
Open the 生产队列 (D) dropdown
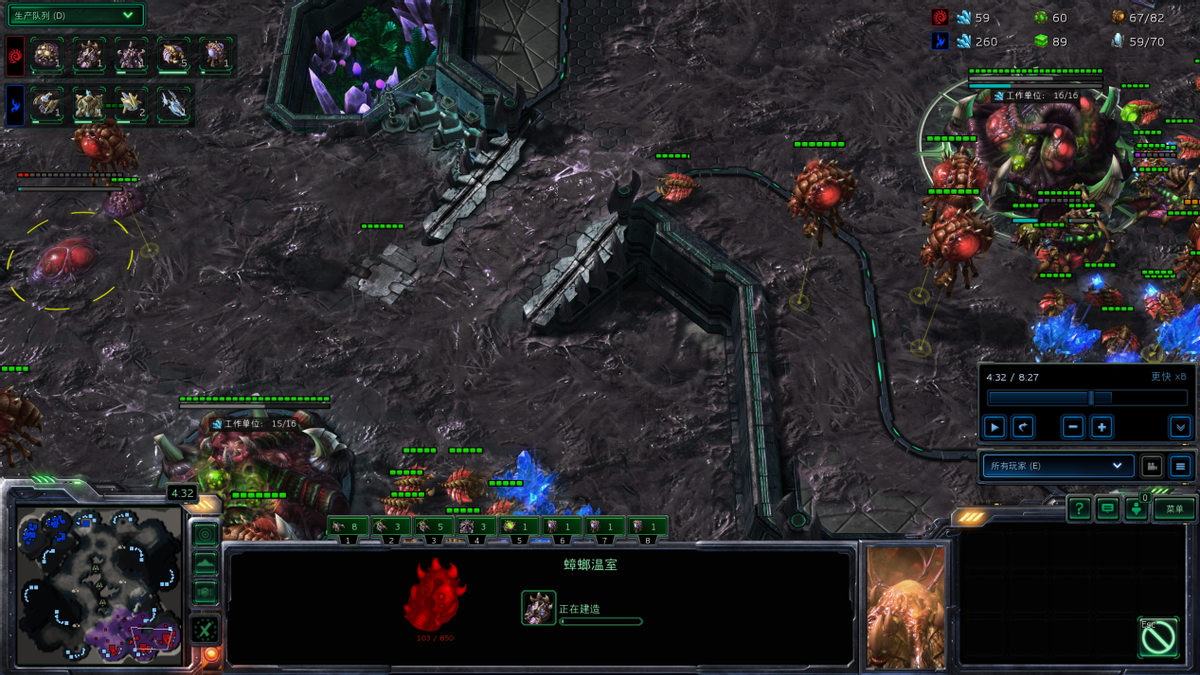(74, 16)
